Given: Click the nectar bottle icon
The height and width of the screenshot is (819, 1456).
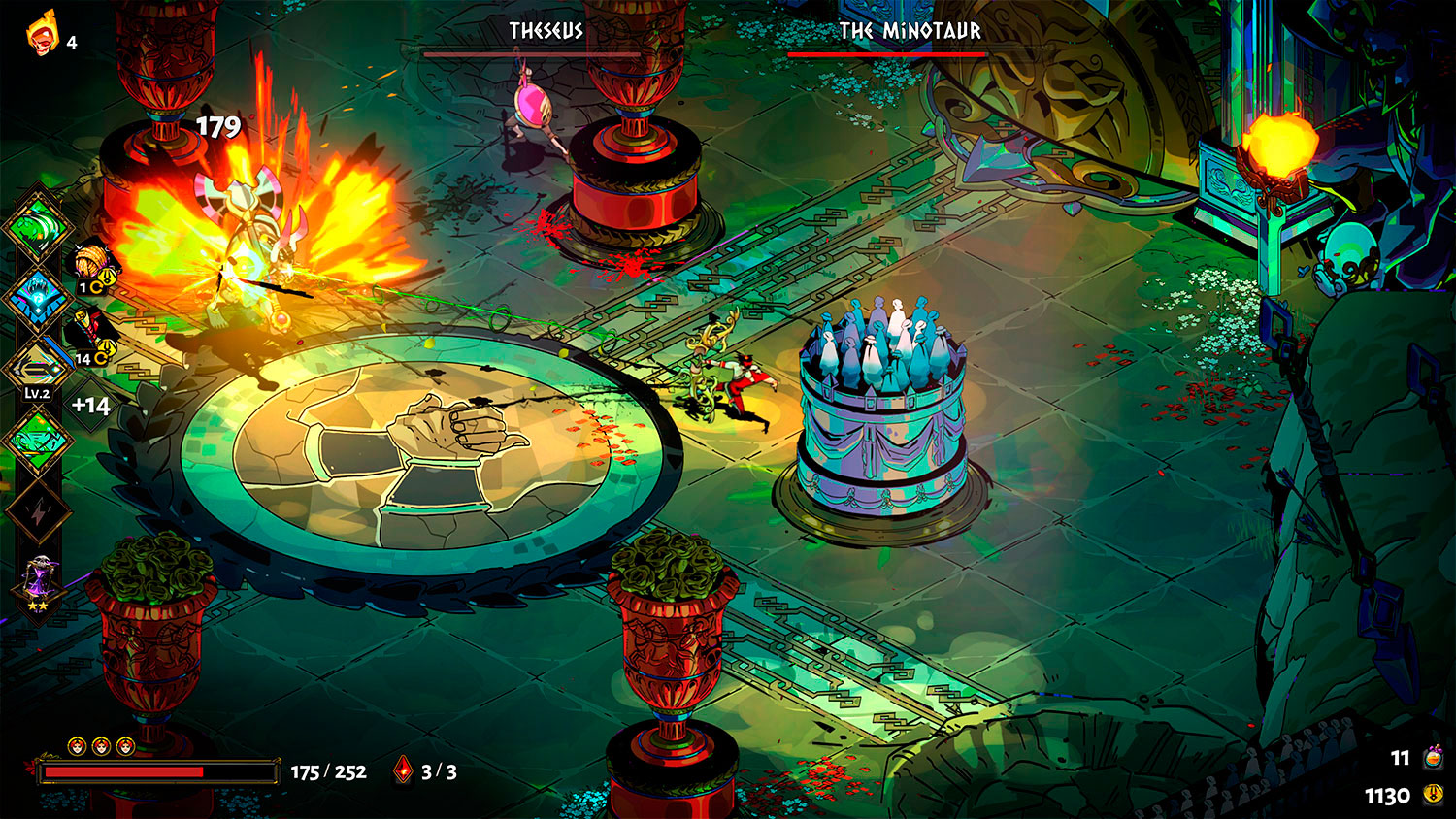Looking at the screenshot, I should [x=1434, y=757].
